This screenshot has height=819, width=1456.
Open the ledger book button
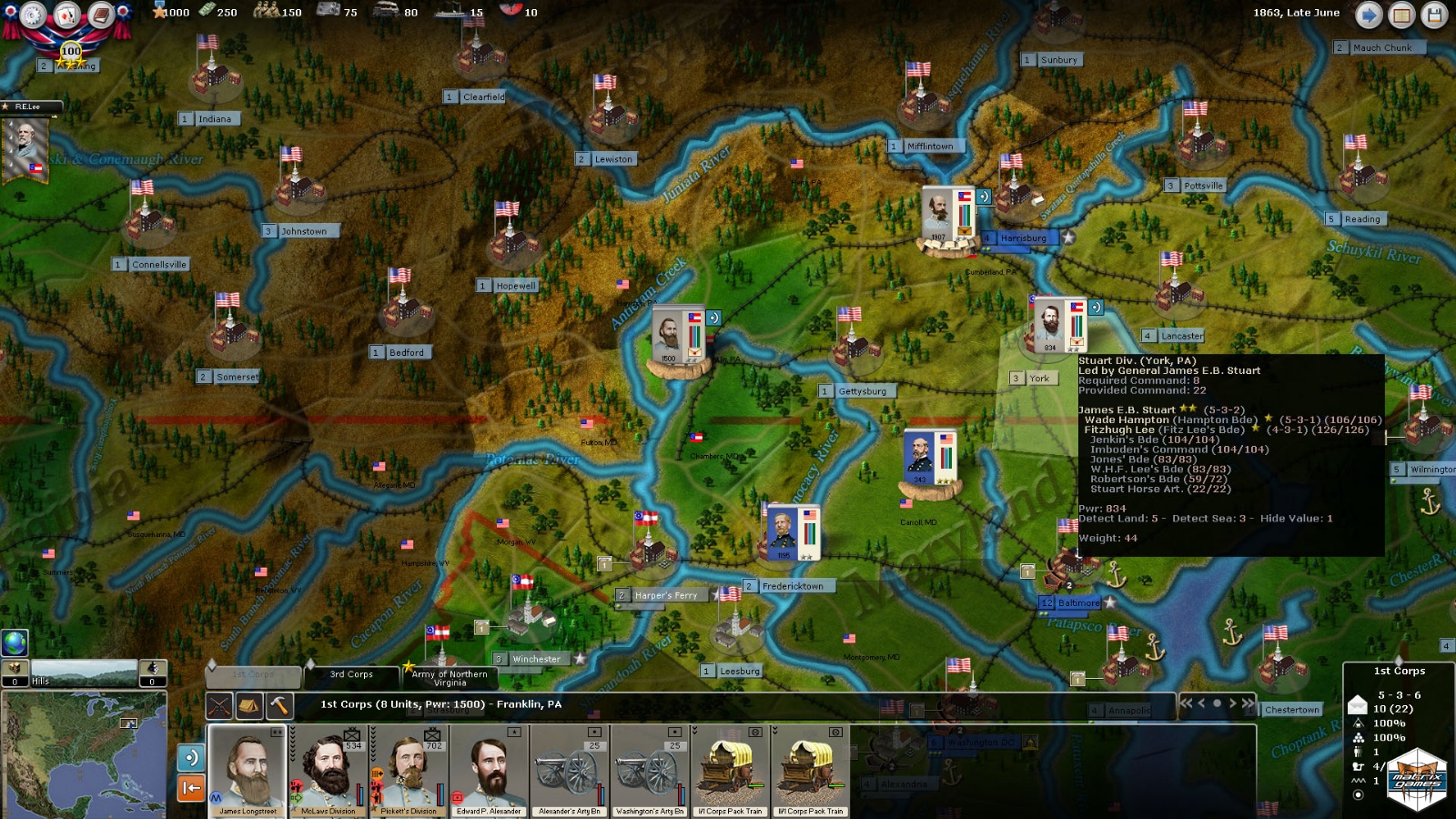pyautogui.click(x=101, y=15)
